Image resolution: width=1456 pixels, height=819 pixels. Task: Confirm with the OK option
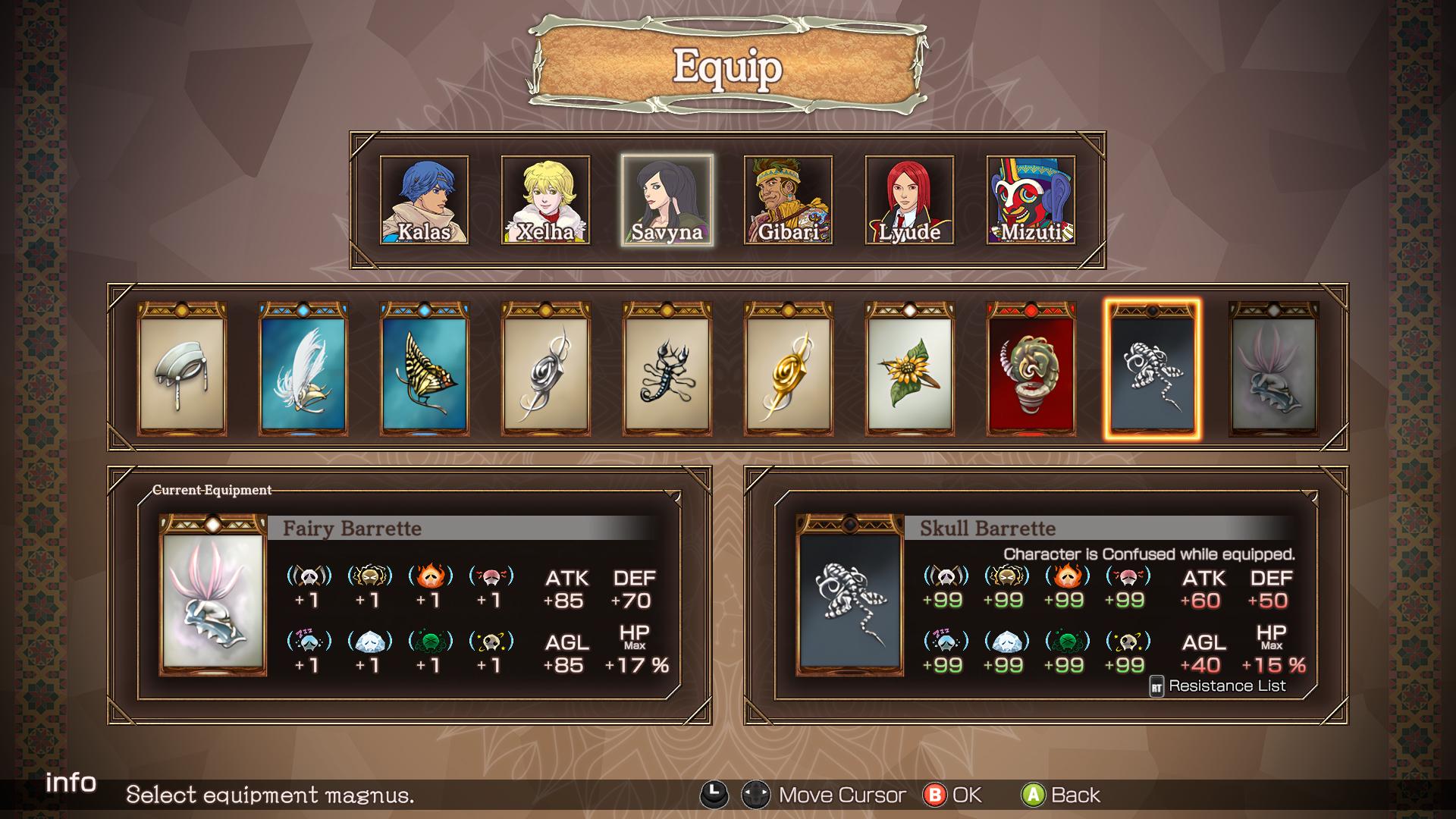pyautogui.click(x=952, y=795)
